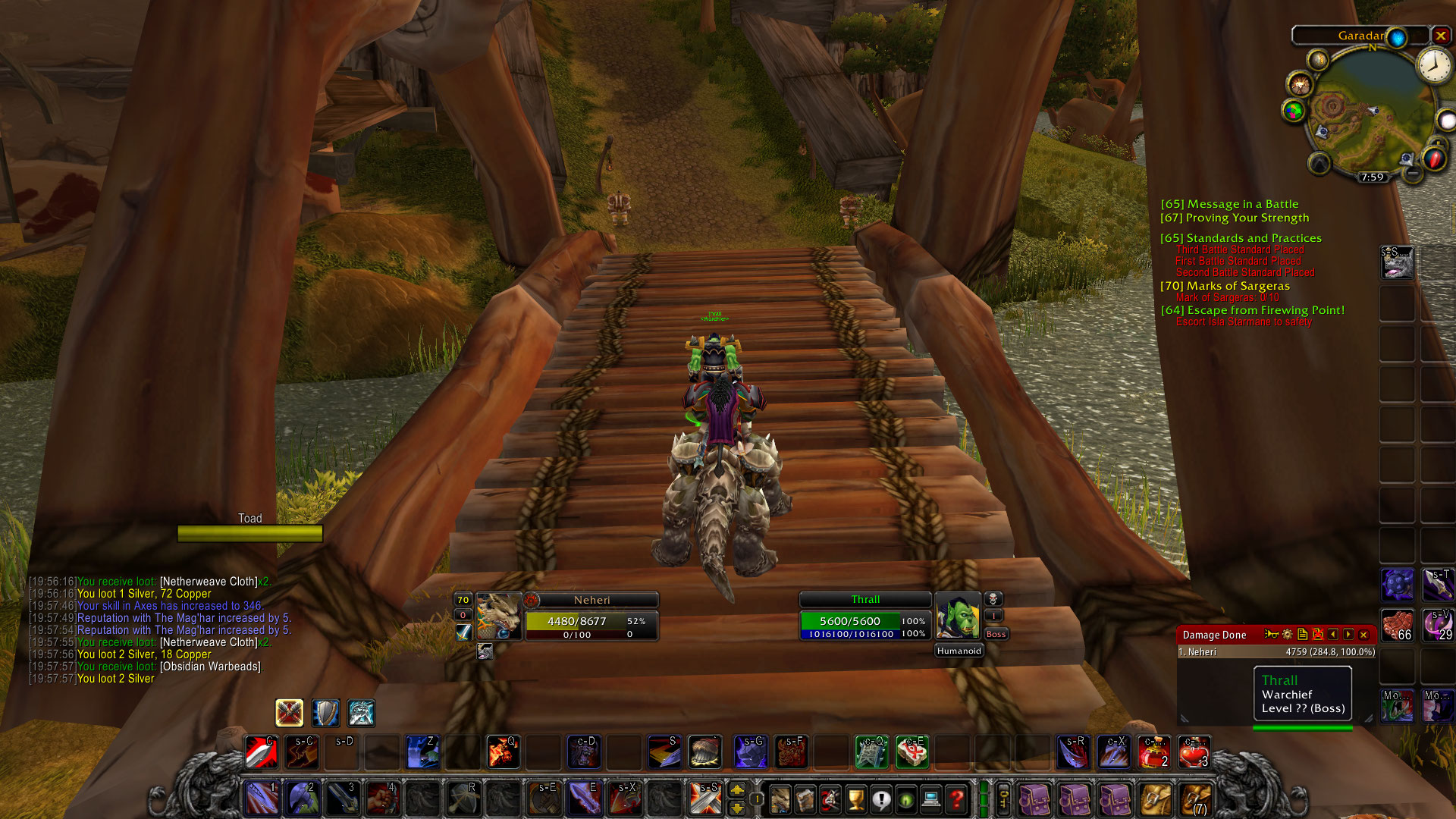Click Recount's report trumpet icon

[1272, 635]
